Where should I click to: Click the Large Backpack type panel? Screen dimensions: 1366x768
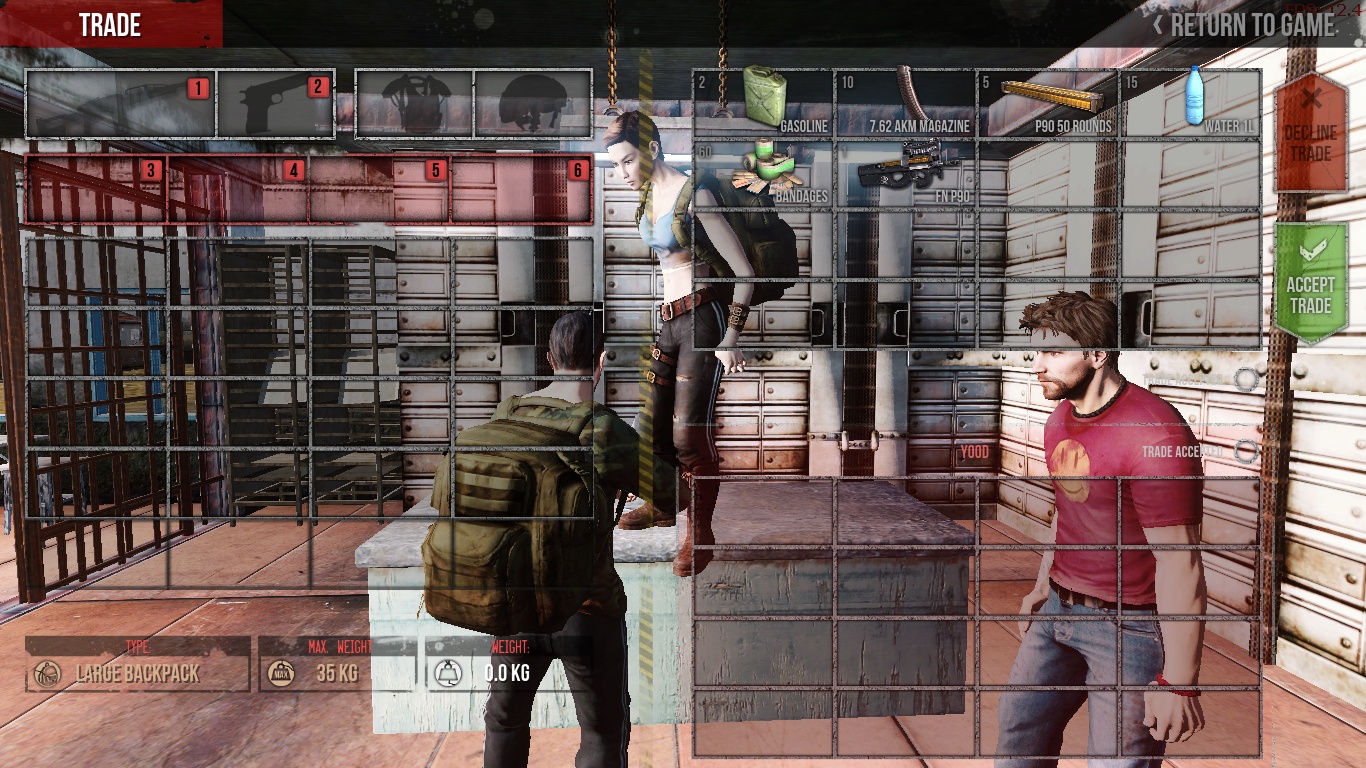[138, 673]
